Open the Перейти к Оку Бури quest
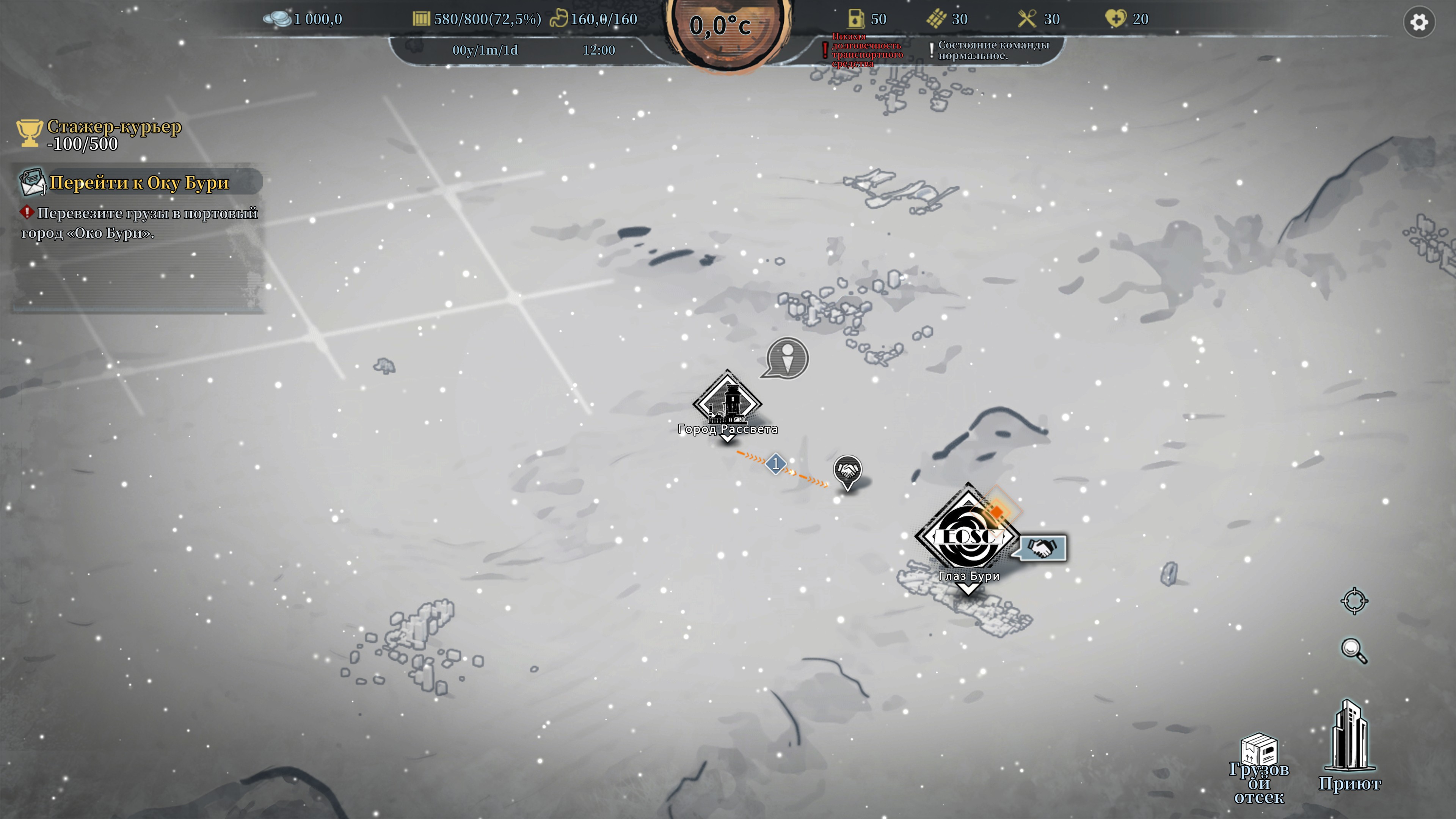1456x819 pixels. tap(138, 182)
